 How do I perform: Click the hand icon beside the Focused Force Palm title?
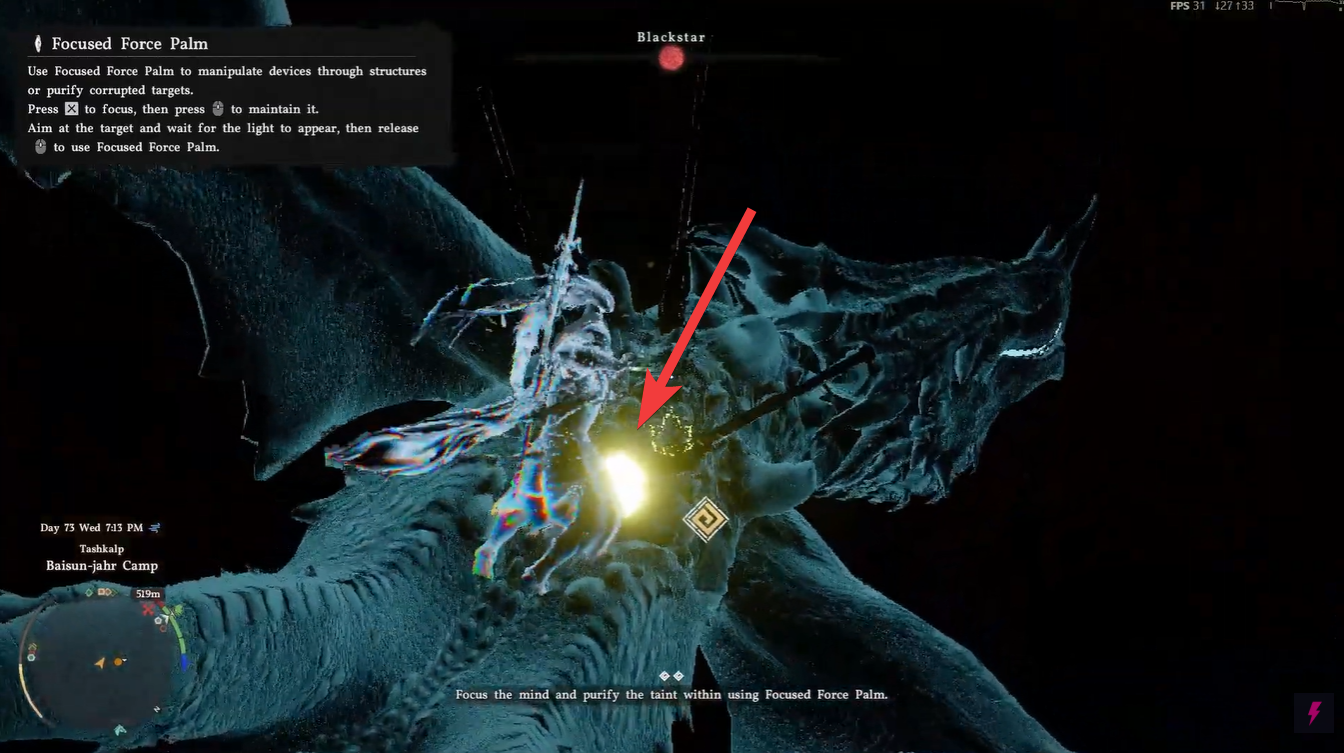36,43
